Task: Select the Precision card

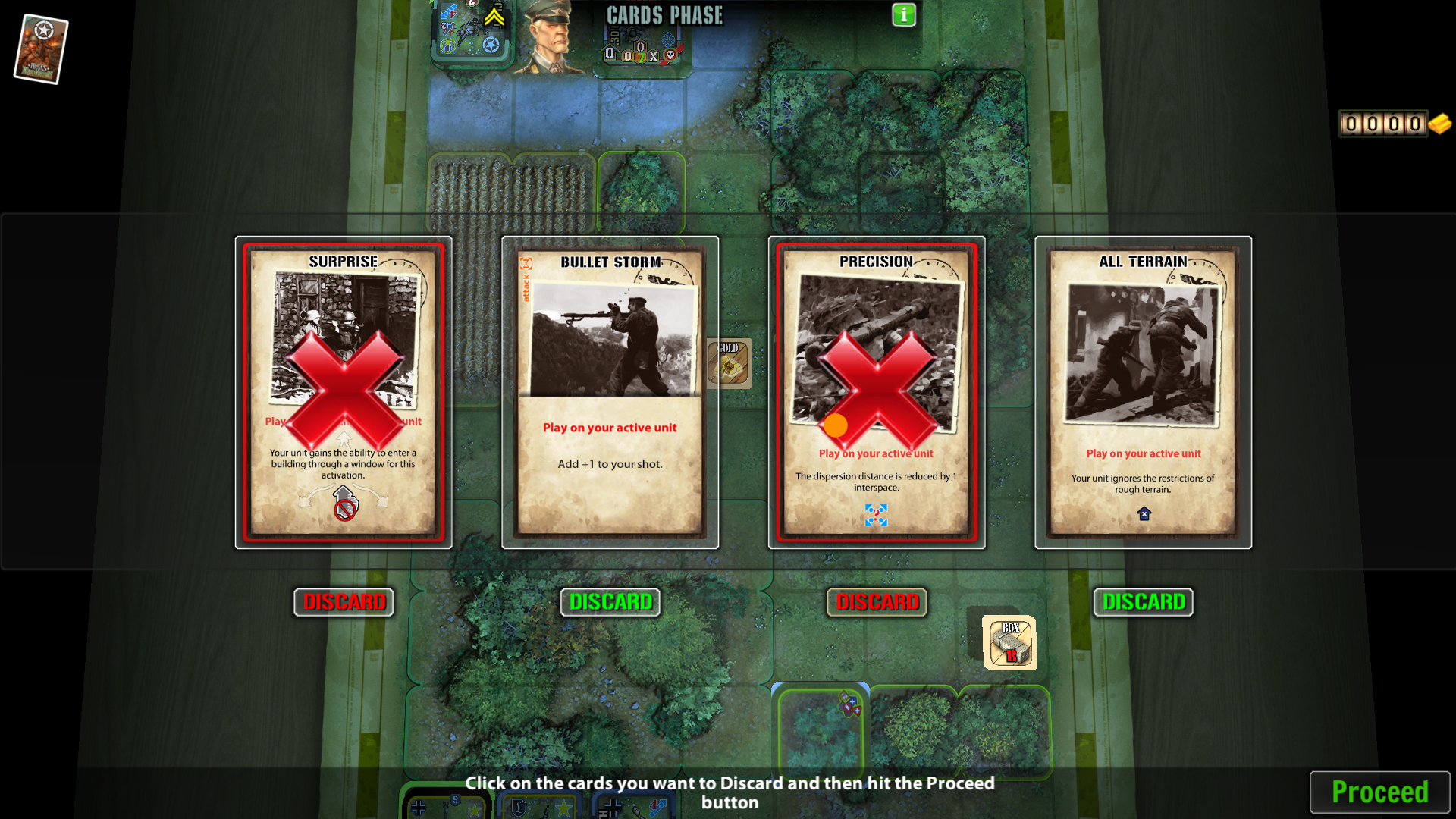Action: click(x=877, y=392)
